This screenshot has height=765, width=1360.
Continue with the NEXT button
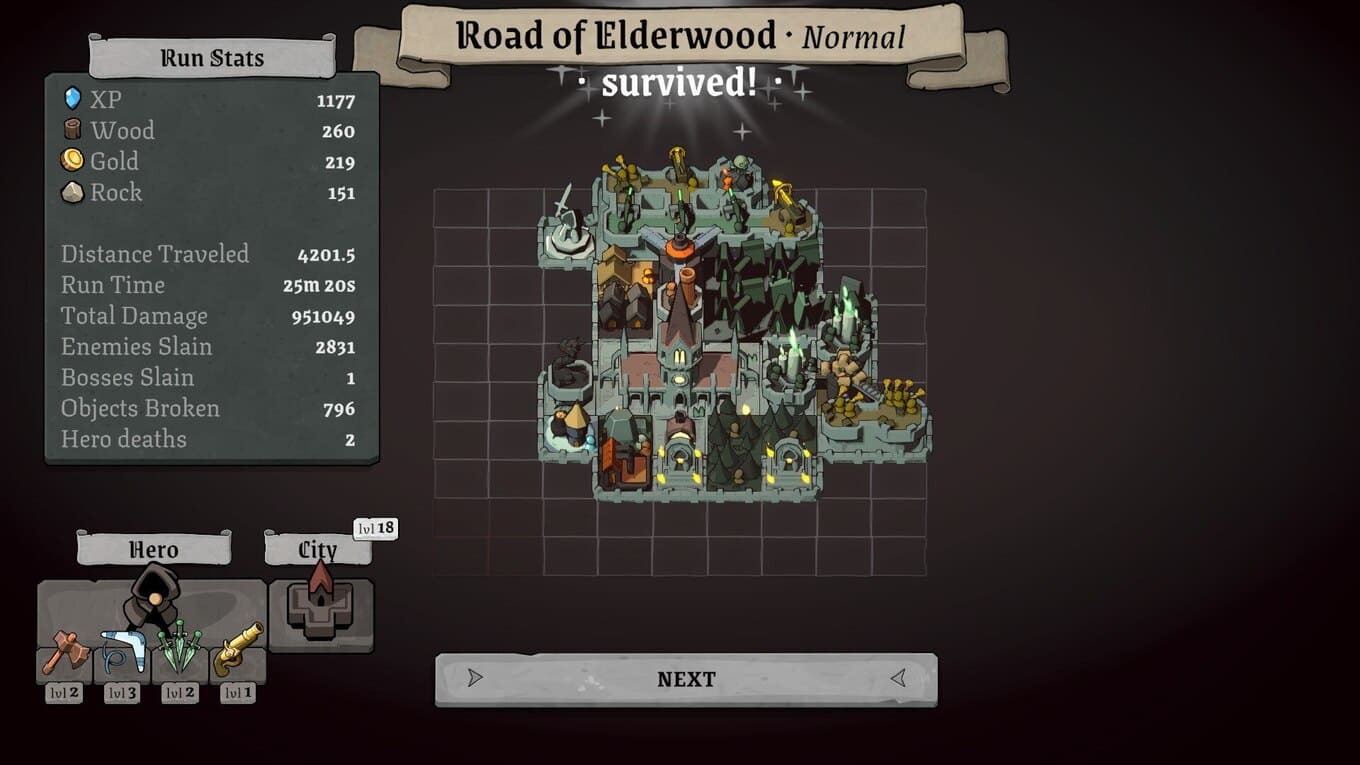686,679
